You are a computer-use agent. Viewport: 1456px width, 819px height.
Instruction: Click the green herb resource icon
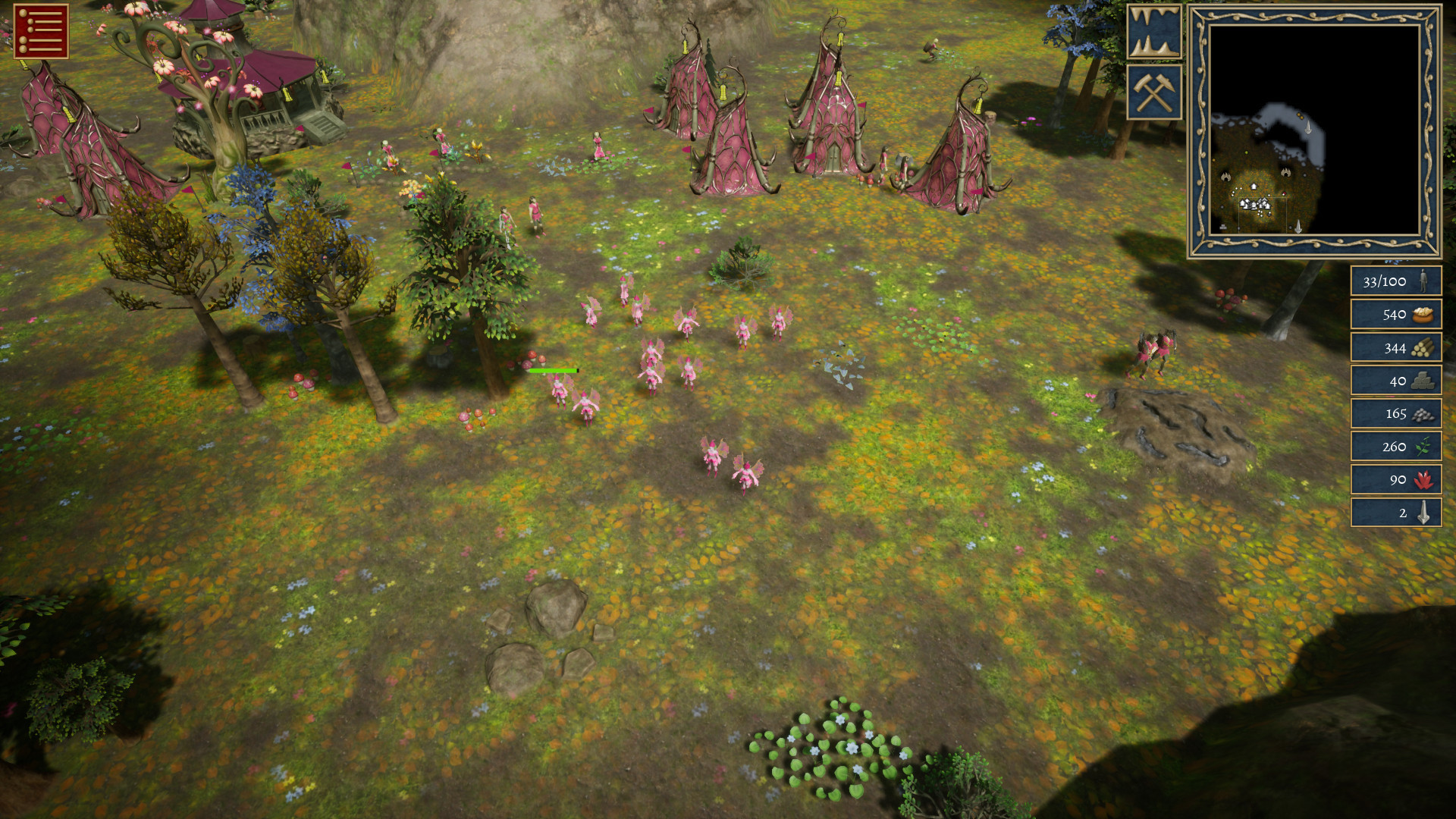(x=1423, y=447)
